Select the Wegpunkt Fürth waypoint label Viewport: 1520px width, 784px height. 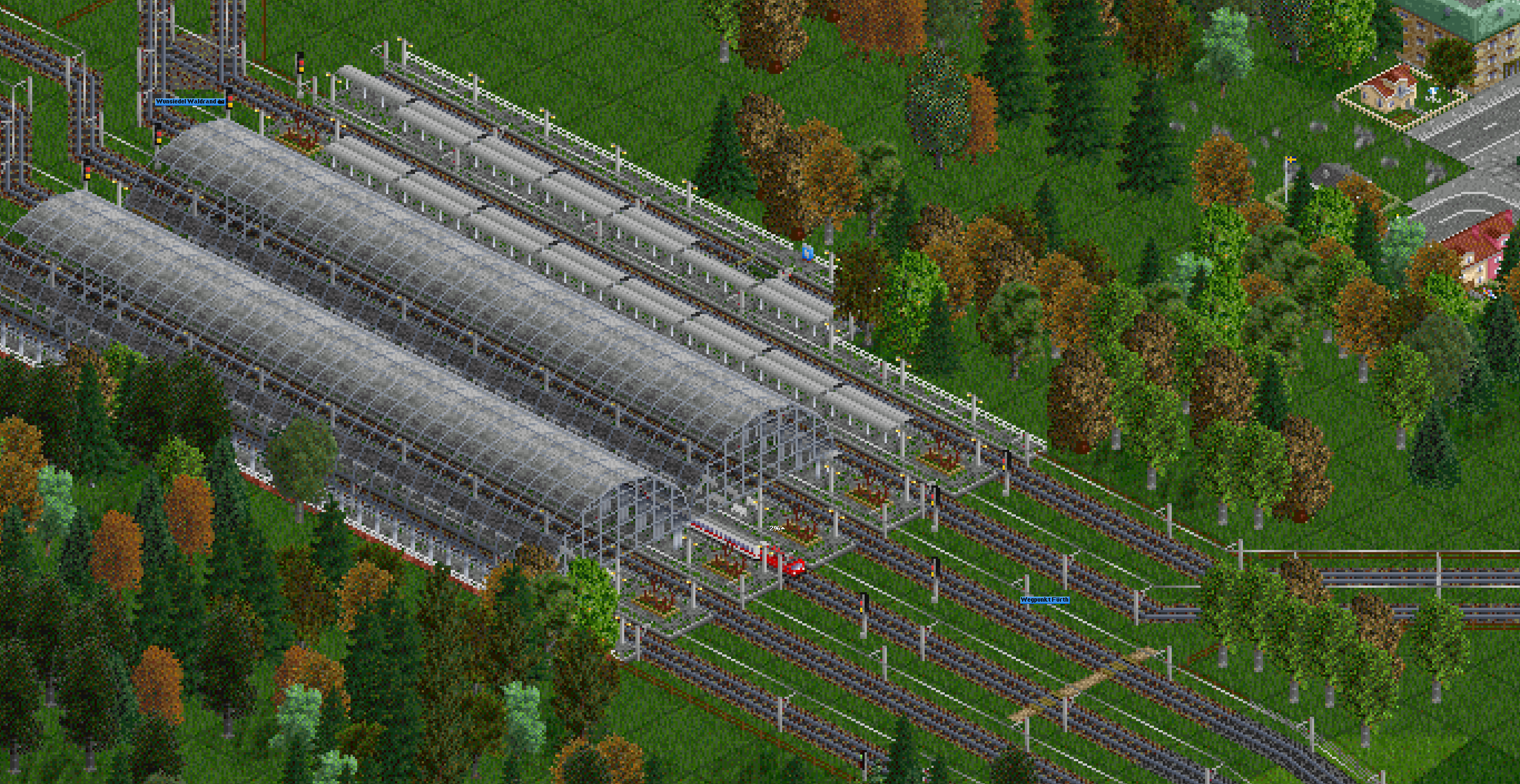point(1044,600)
